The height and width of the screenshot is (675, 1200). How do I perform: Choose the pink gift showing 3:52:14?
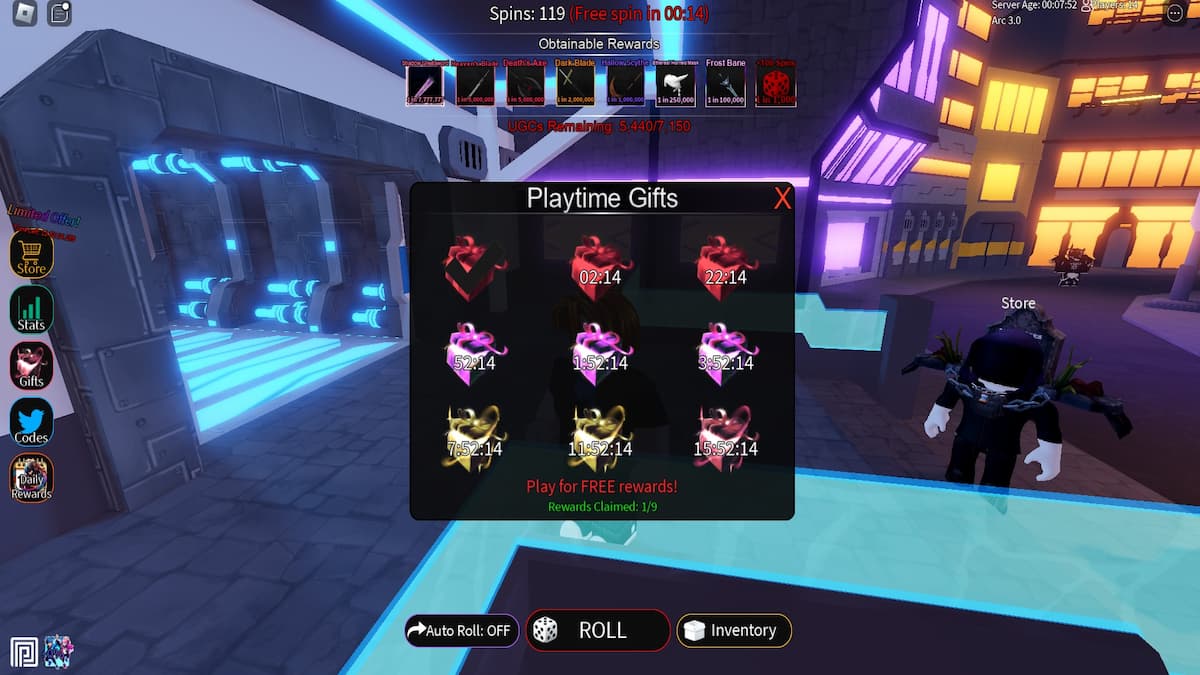pos(725,350)
